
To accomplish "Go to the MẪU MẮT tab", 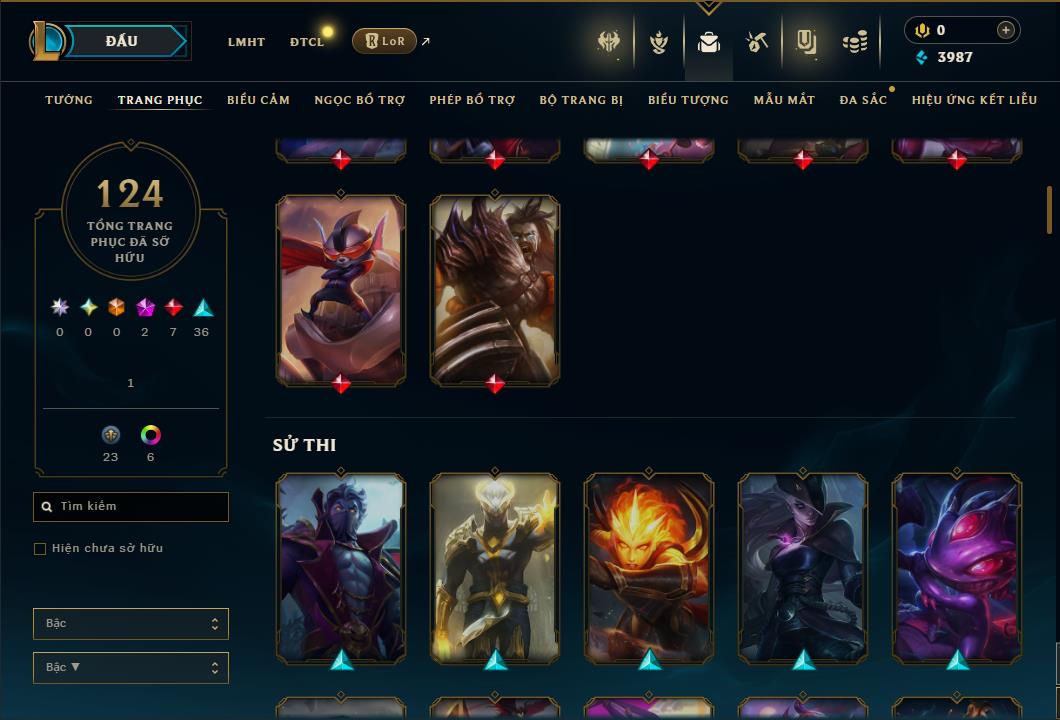I will click(x=784, y=100).
